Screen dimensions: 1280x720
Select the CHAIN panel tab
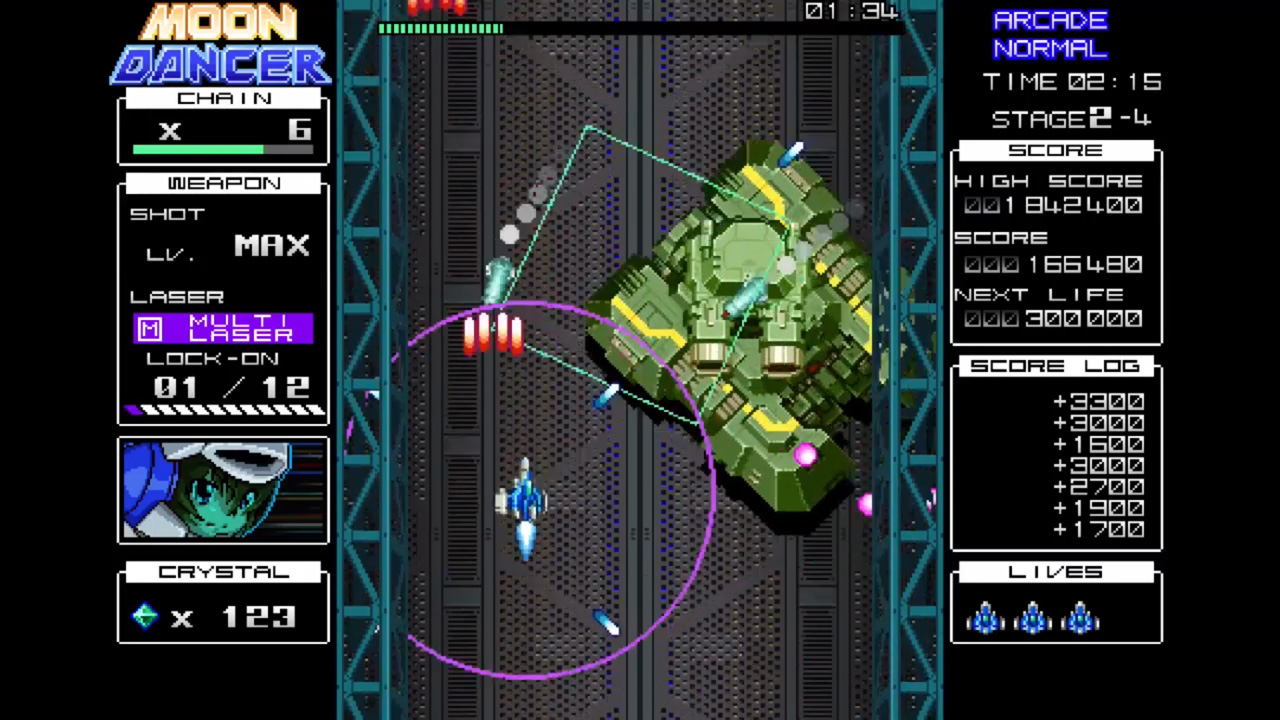[223, 98]
